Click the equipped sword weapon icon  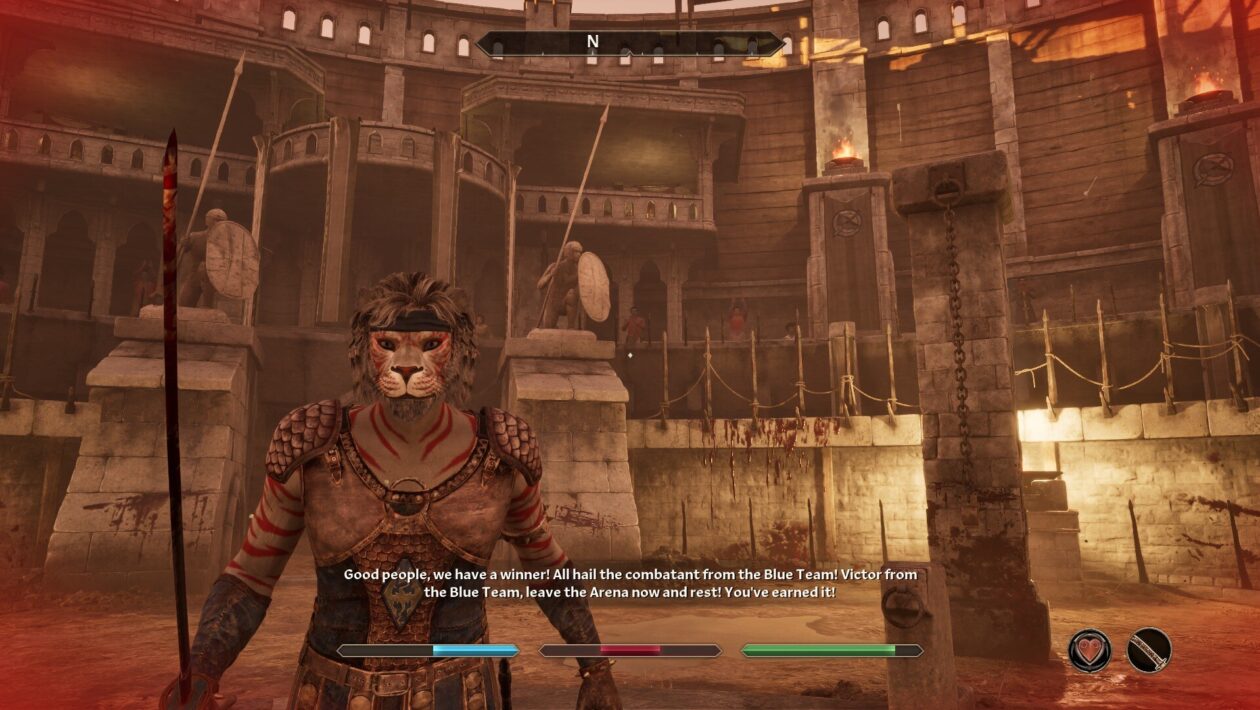click(x=1149, y=650)
